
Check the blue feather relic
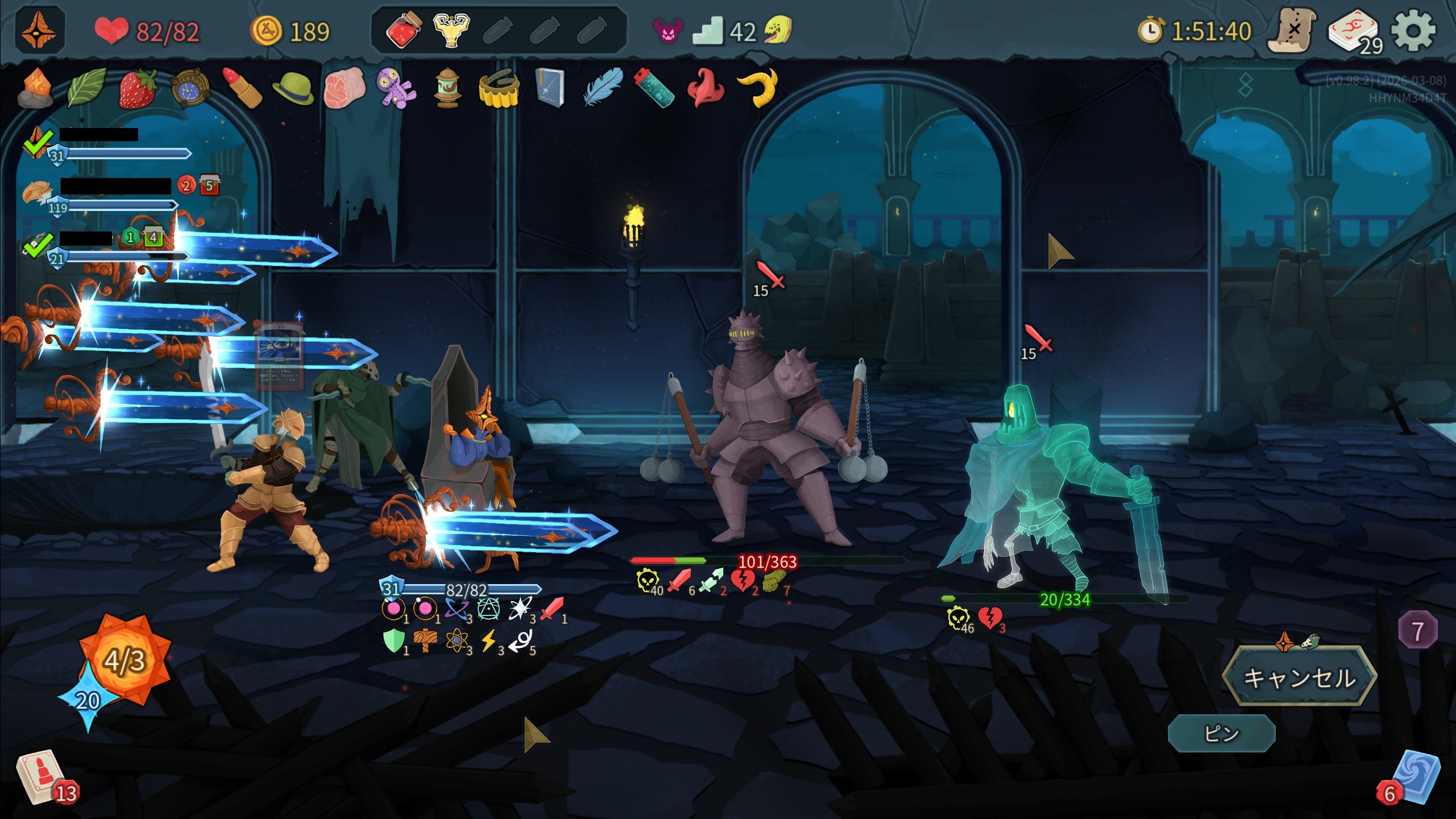click(603, 88)
